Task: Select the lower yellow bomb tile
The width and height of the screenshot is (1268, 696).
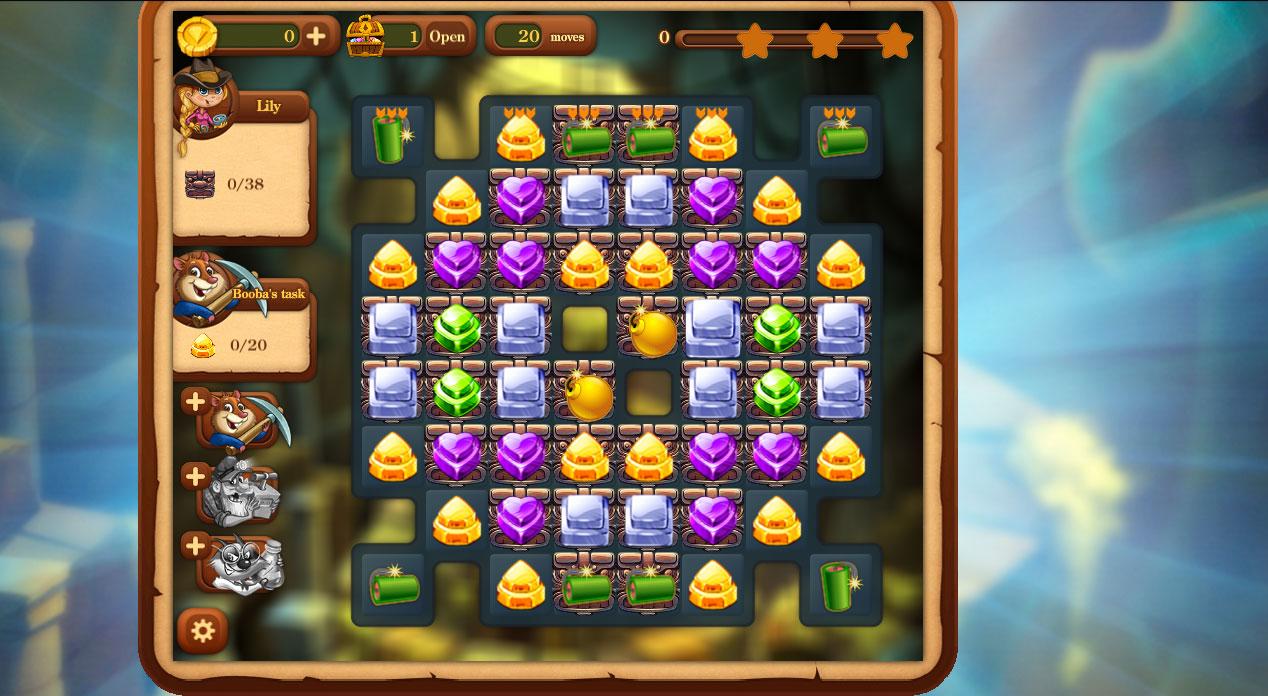Action: click(x=587, y=395)
